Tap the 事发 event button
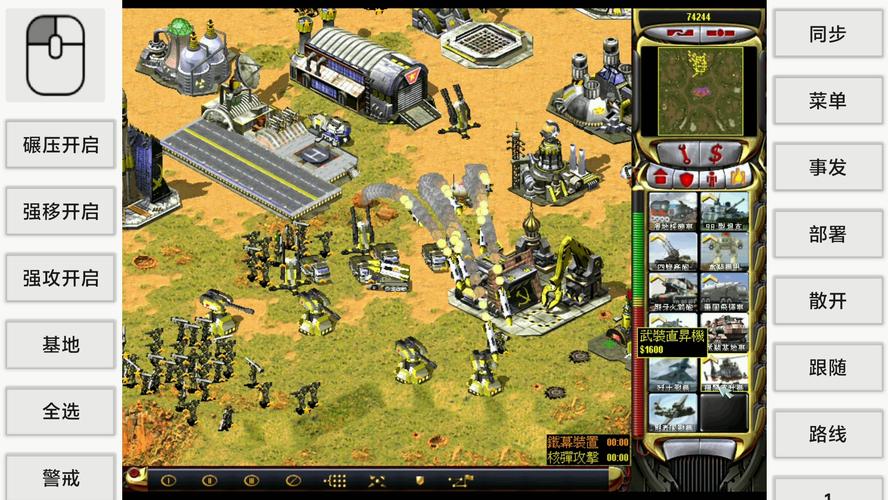Screen dimensions: 888x500 pos(827,167)
